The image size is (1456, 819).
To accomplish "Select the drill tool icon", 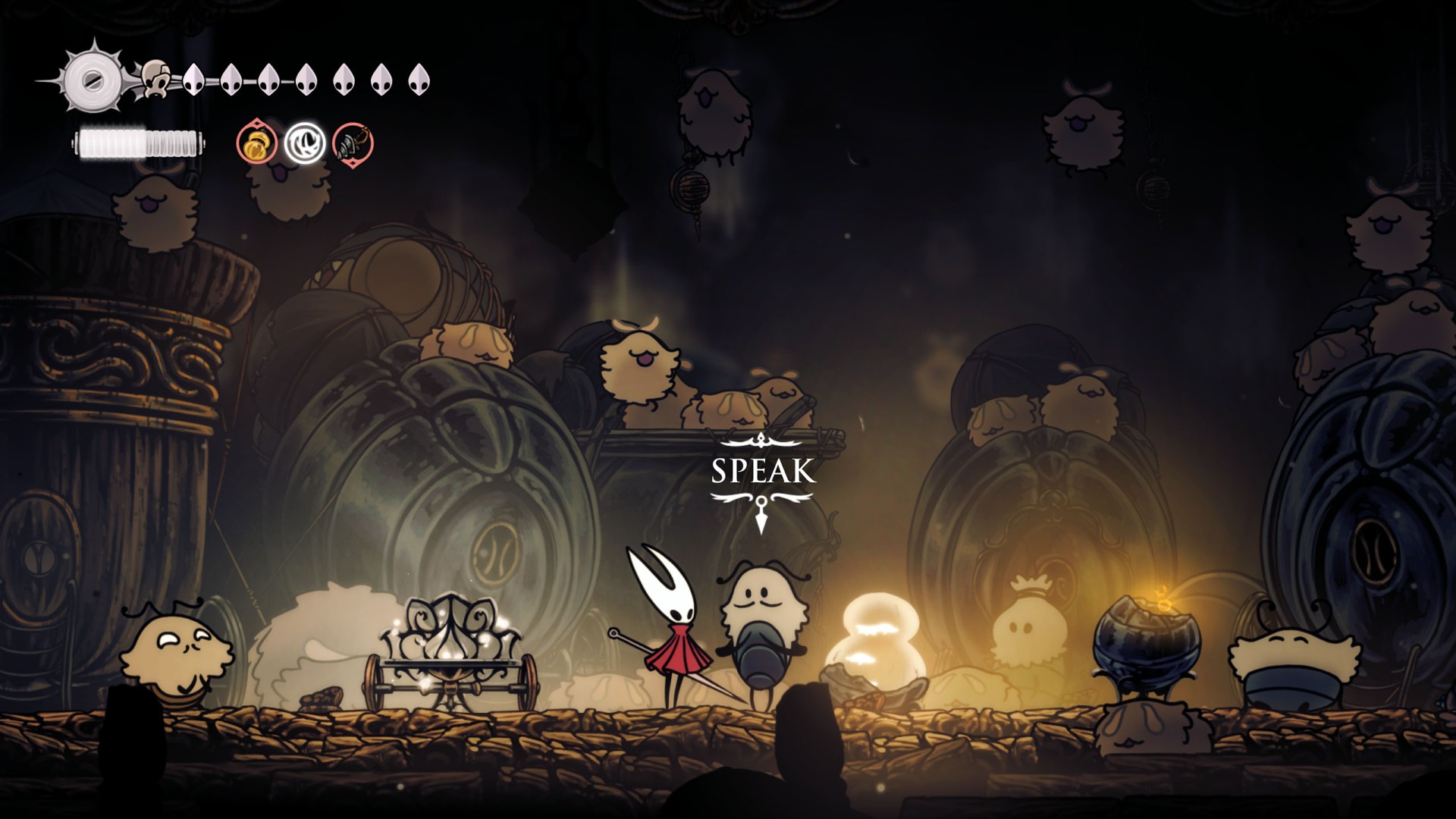I will pyautogui.click(x=353, y=143).
